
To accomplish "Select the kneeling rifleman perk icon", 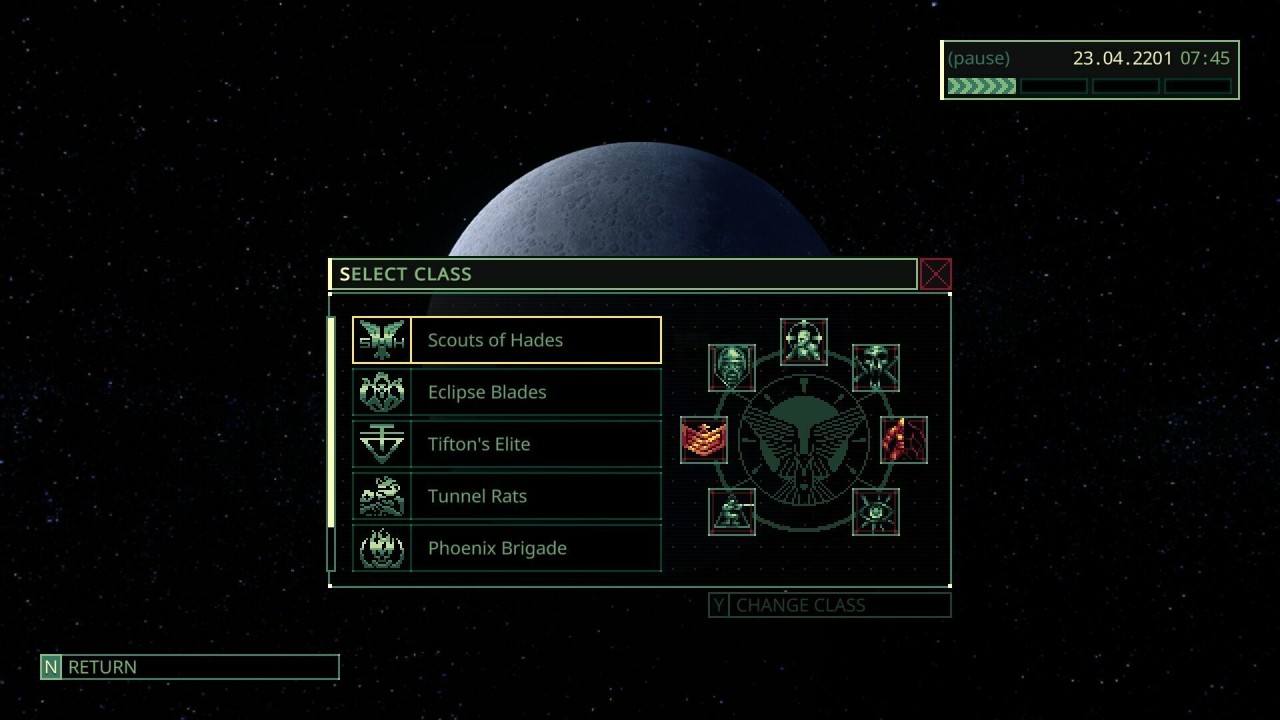I will [x=732, y=512].
